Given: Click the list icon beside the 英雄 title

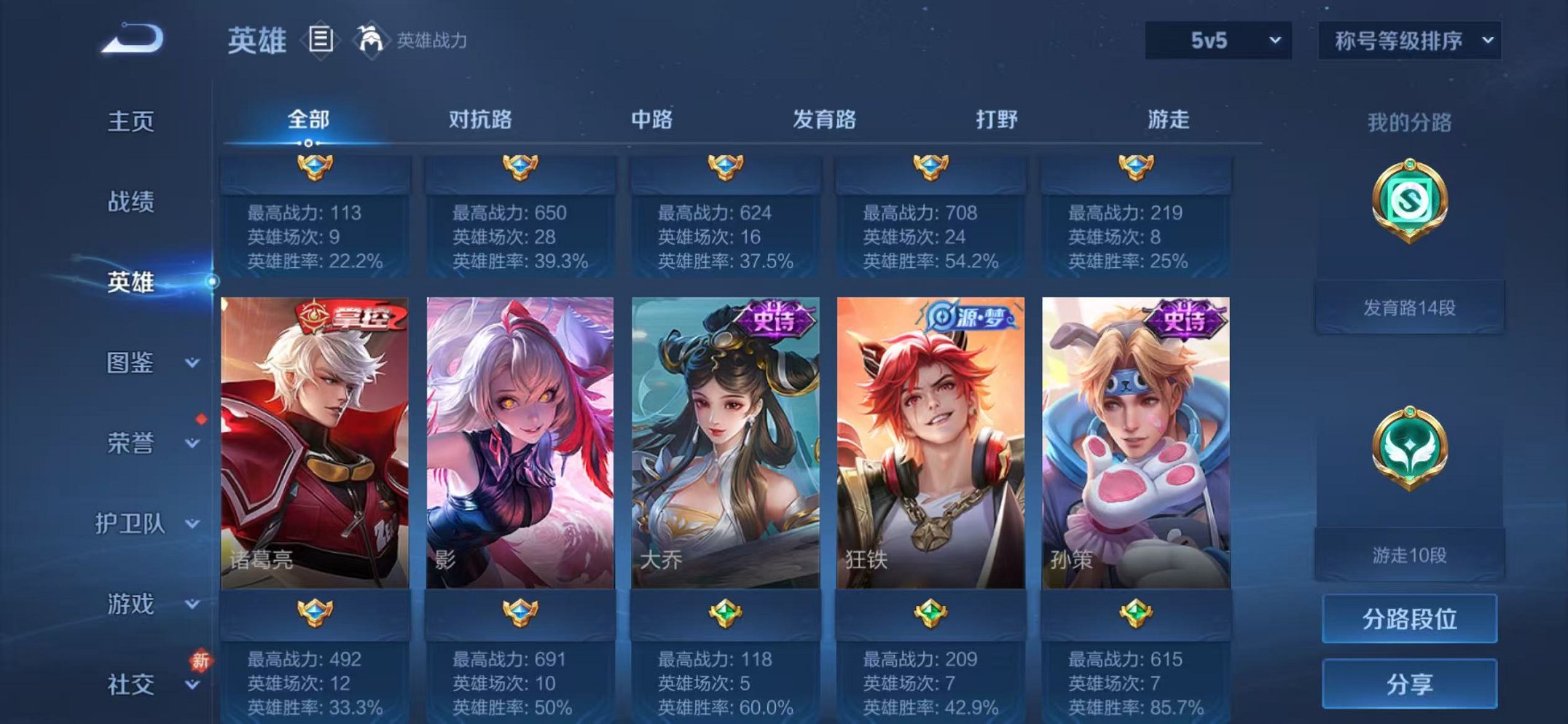Looking at the screenshot, I should tap(321, 37).
